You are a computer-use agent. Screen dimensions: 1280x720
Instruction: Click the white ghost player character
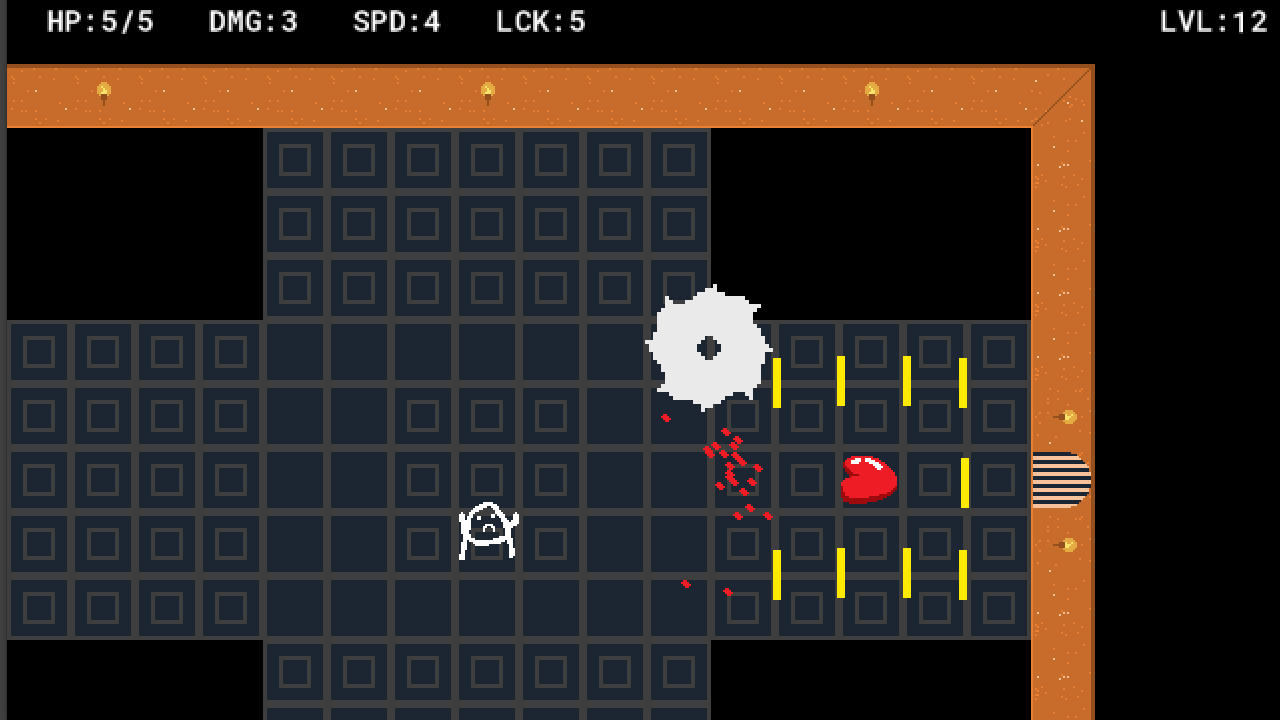tap(488, 530)
